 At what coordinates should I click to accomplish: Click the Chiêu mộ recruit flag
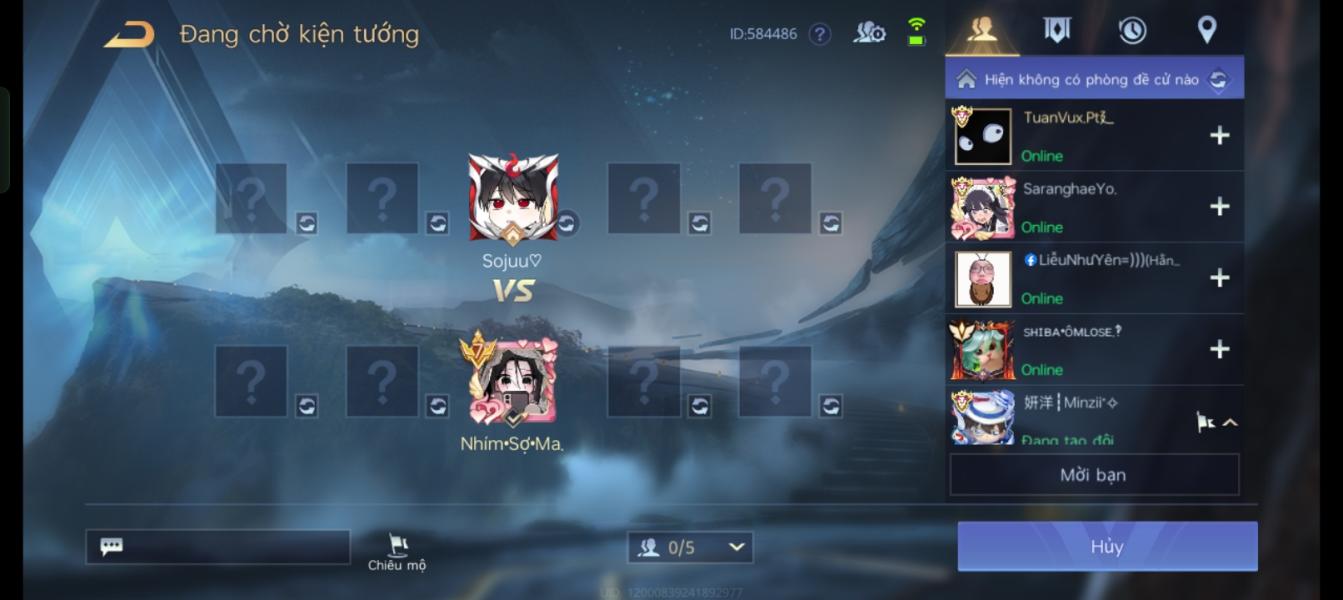(397, 551)
